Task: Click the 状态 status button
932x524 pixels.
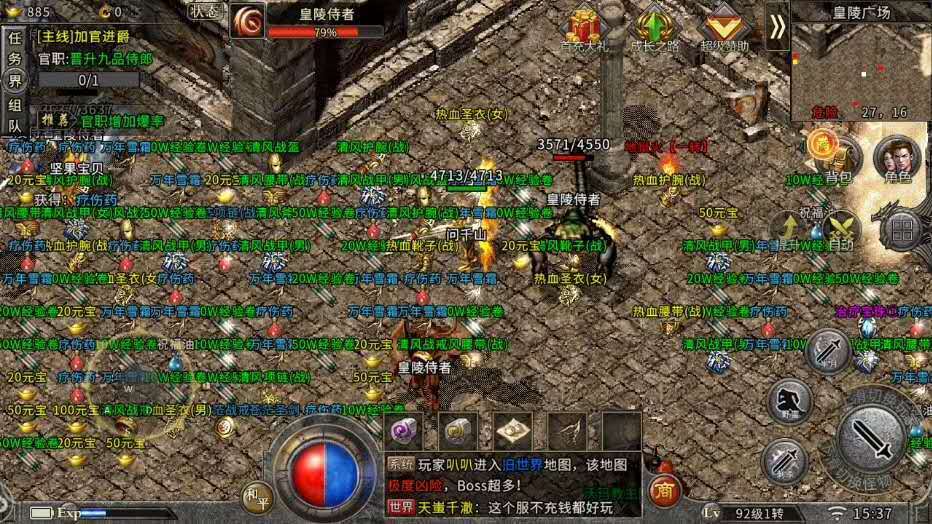Action: click(x=204, y=11)
